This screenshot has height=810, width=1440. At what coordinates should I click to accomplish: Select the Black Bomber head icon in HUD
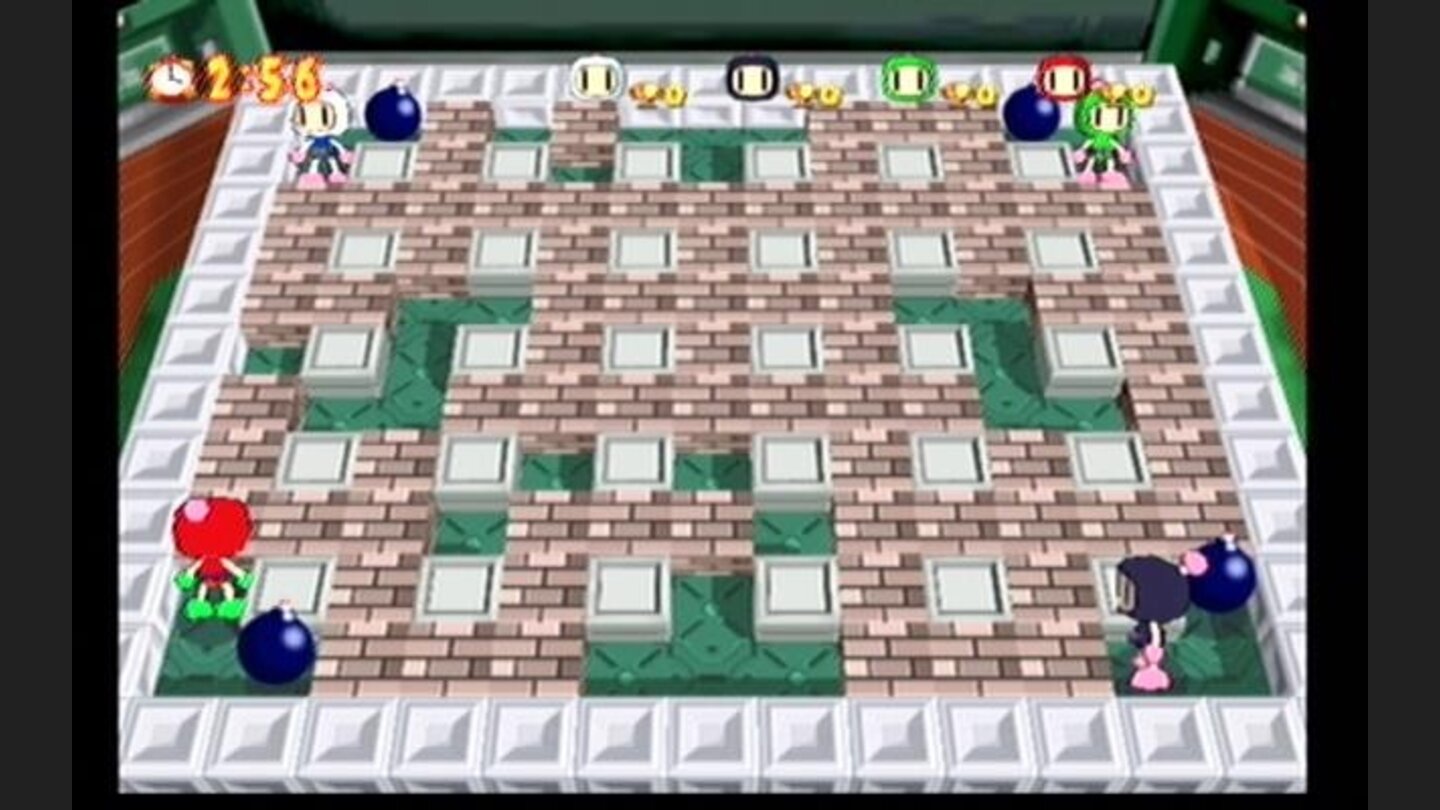click(x=750, y=78)
